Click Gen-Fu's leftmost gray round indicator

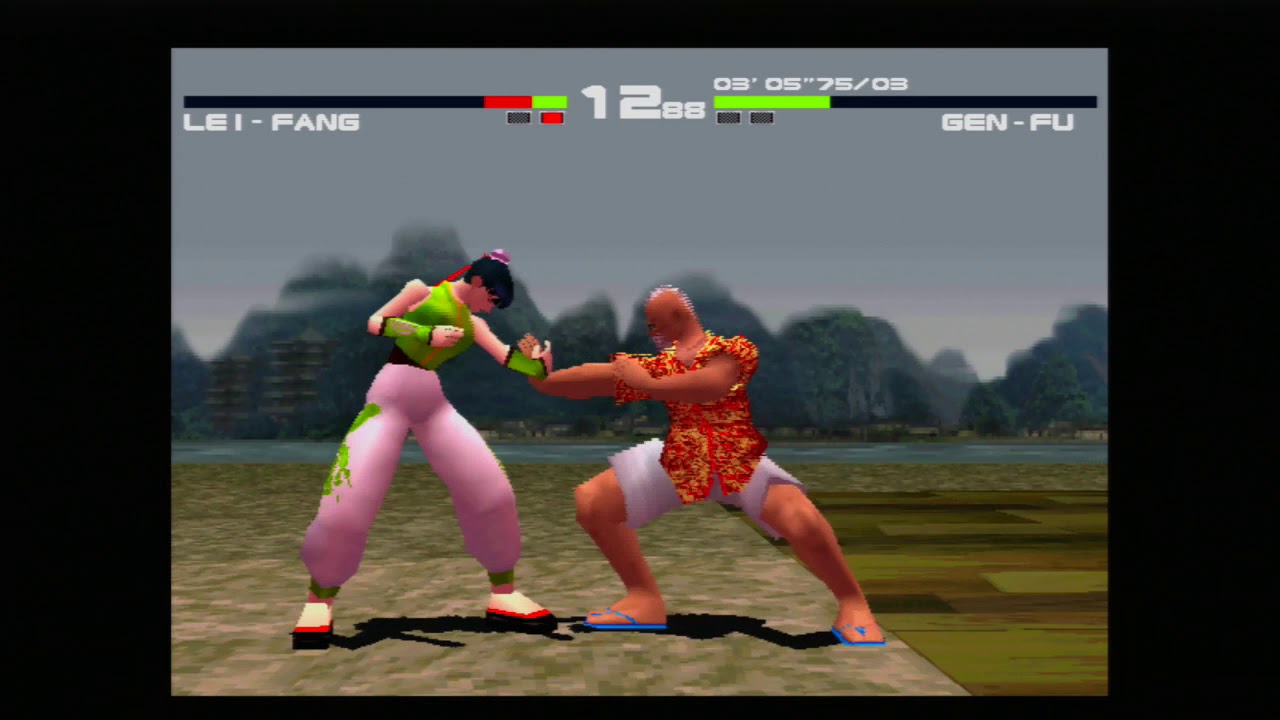click(x=728, y=117)
